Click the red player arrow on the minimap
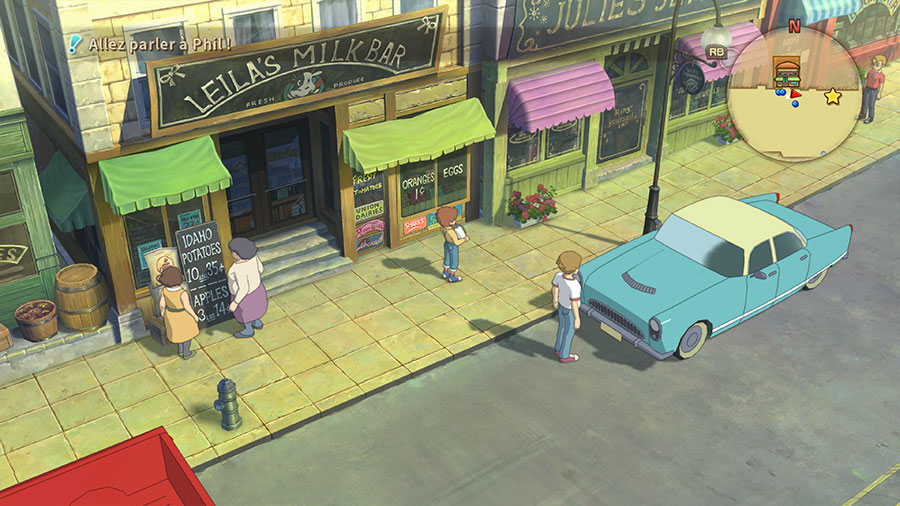The height and width of the screenshot is (506, 900). click(795, 97)
